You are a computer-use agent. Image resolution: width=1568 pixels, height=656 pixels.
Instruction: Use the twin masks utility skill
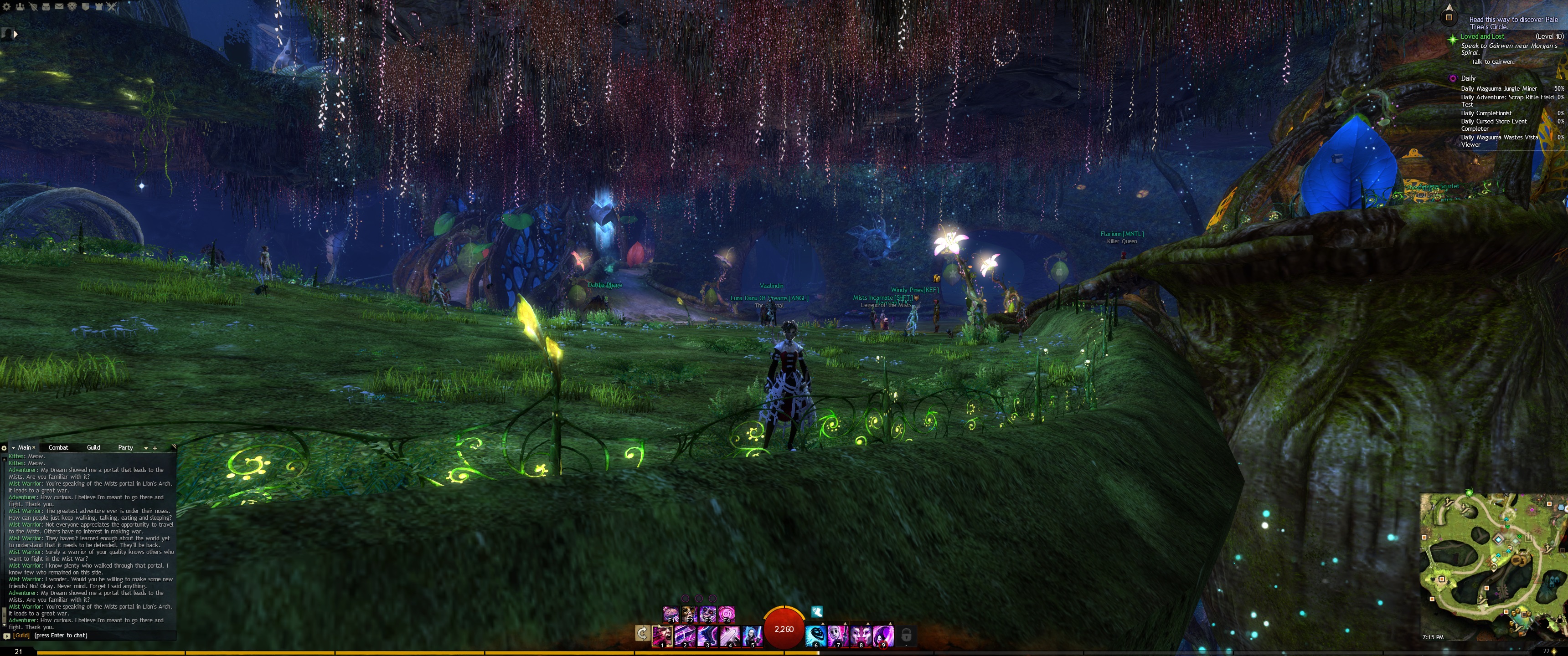(861, 635)
